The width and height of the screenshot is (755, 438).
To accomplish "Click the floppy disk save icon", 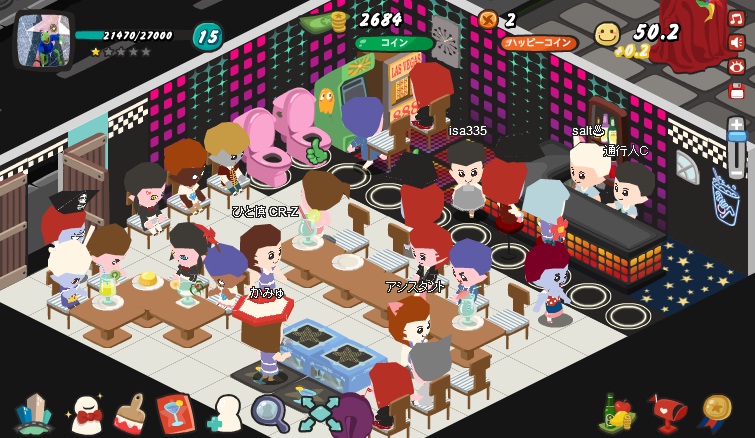I will tap(737, 90).
